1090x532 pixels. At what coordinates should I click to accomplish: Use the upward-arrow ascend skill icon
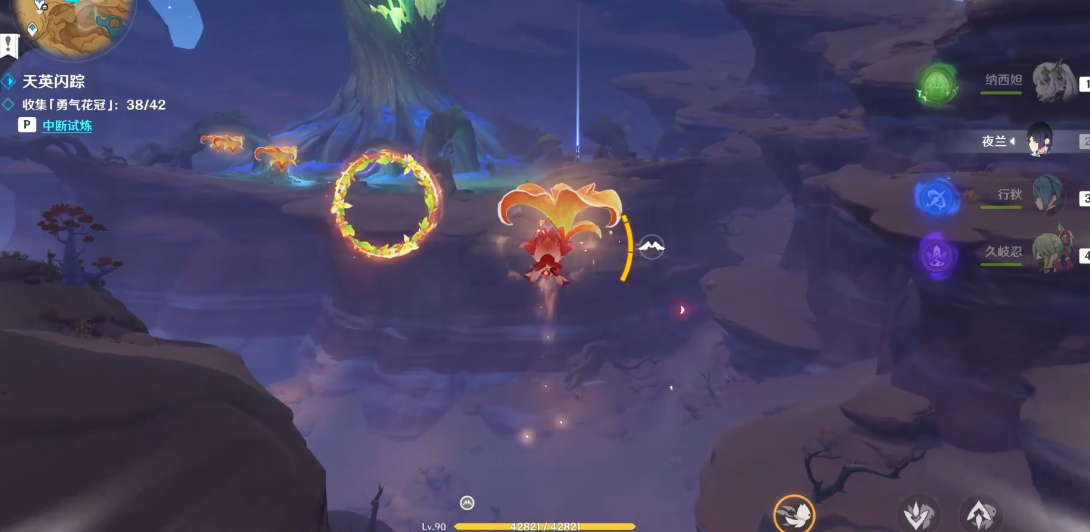click(x=979, y=515)
